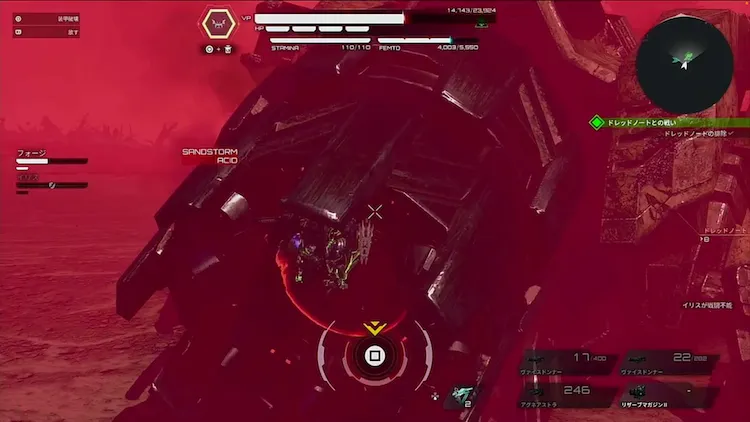Select the ヴァイスドンナー weapon slot with 17/400 ammo
Image resolution: width=750 pixels, height=422 pixels.
tap(572, 362)
